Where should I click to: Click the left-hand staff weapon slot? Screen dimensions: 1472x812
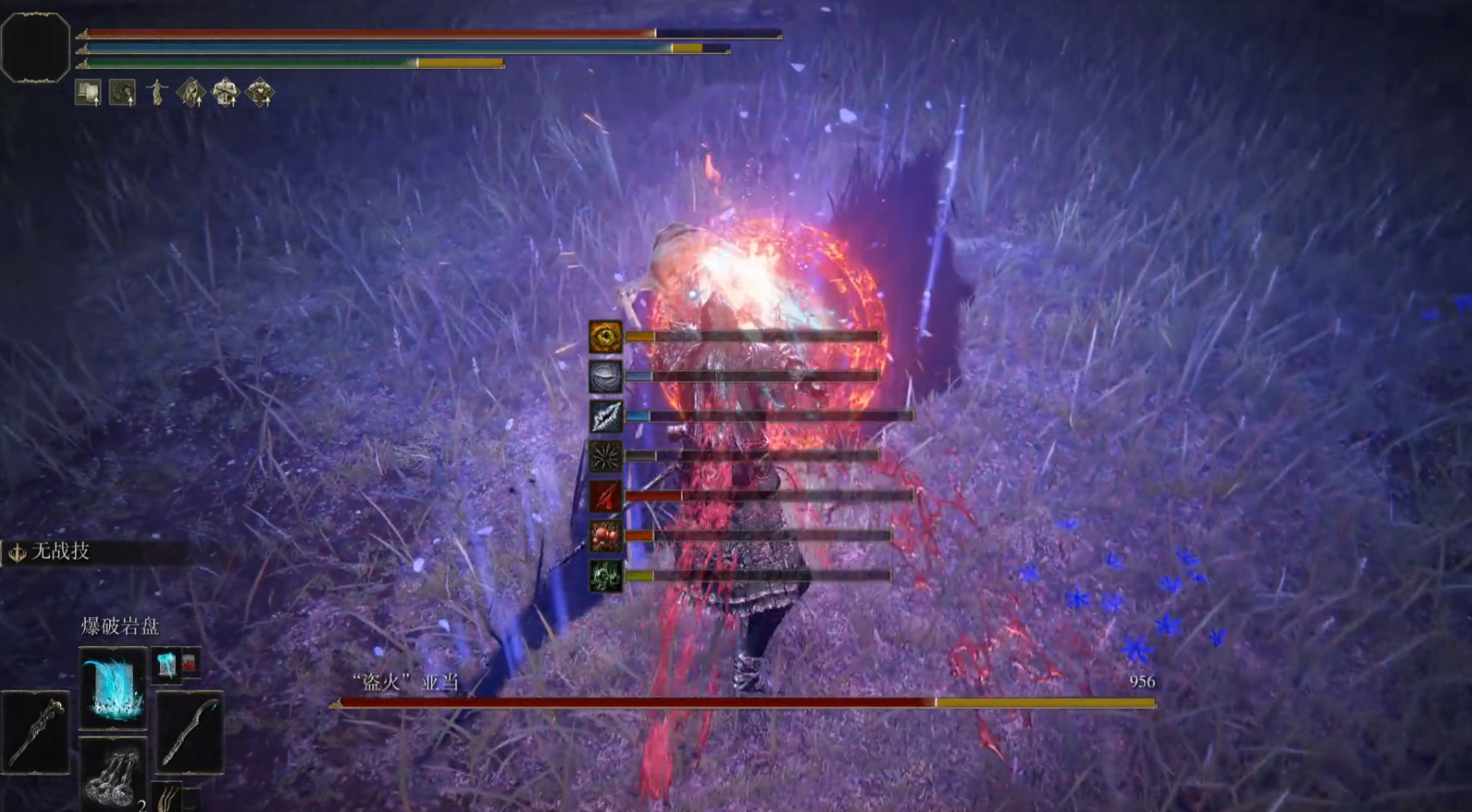(36, 732)
